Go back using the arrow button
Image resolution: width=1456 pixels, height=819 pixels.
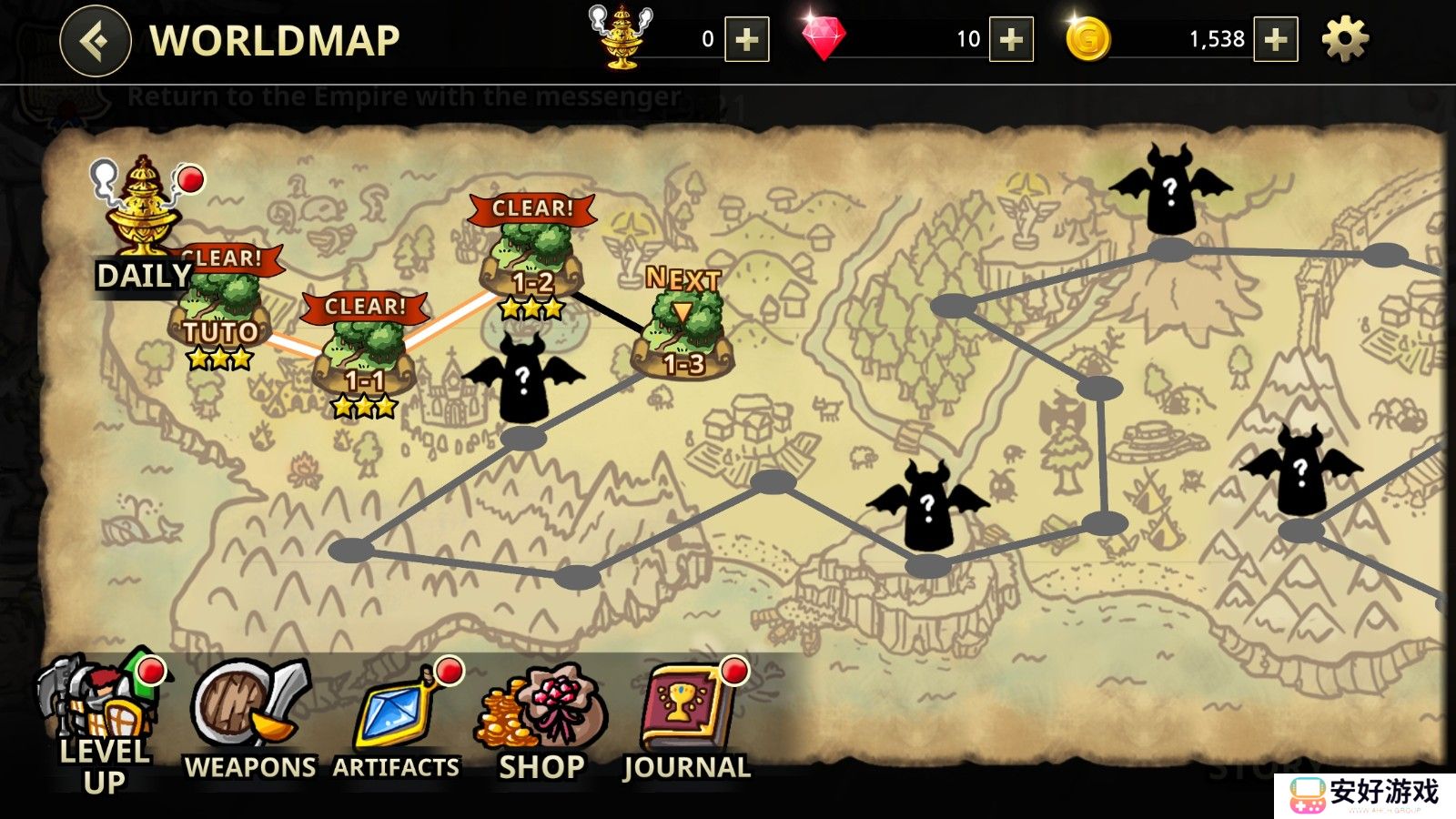point(96,41)
